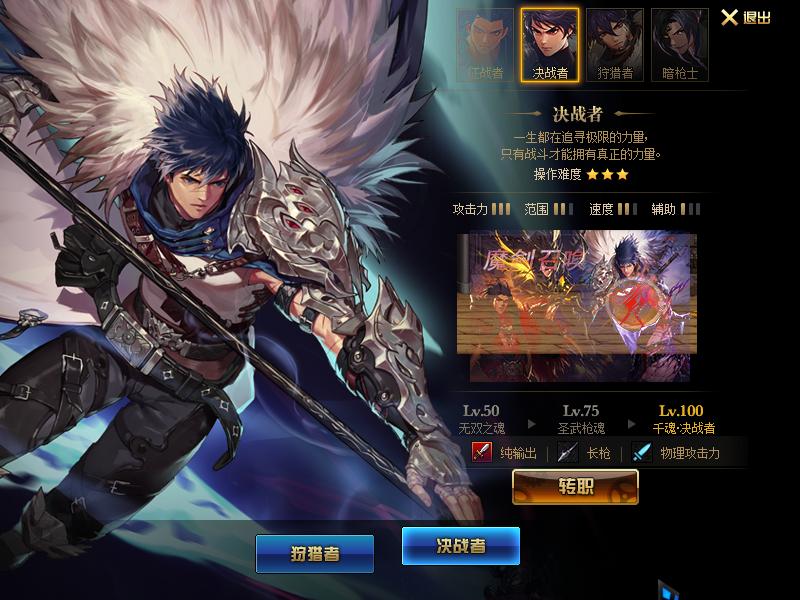800x600 pixels.
Task: Play the 决战者 skill preview video
Action: coord(576,294)
